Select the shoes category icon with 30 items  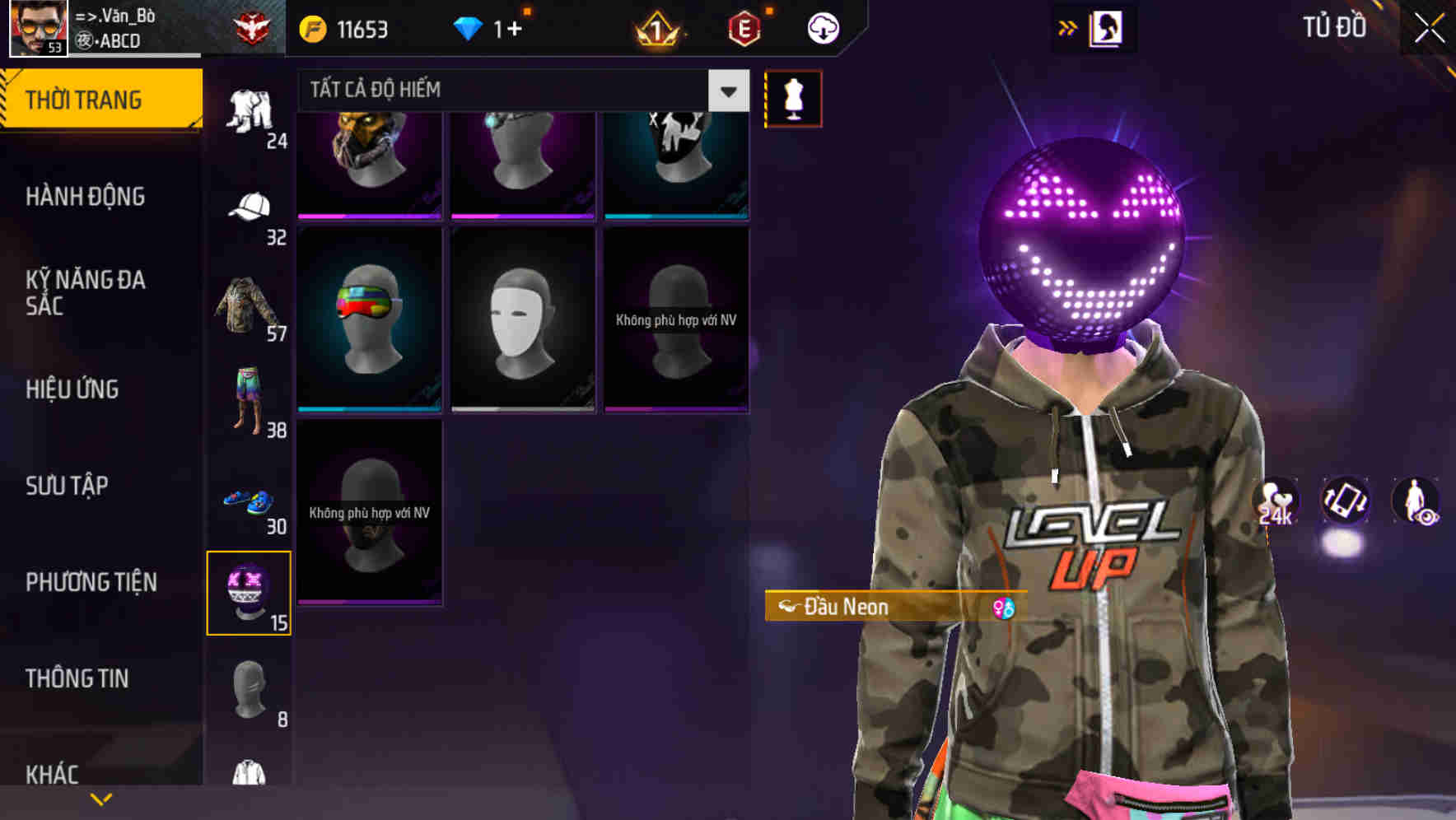pyautogui.click(x=247, y=498)
